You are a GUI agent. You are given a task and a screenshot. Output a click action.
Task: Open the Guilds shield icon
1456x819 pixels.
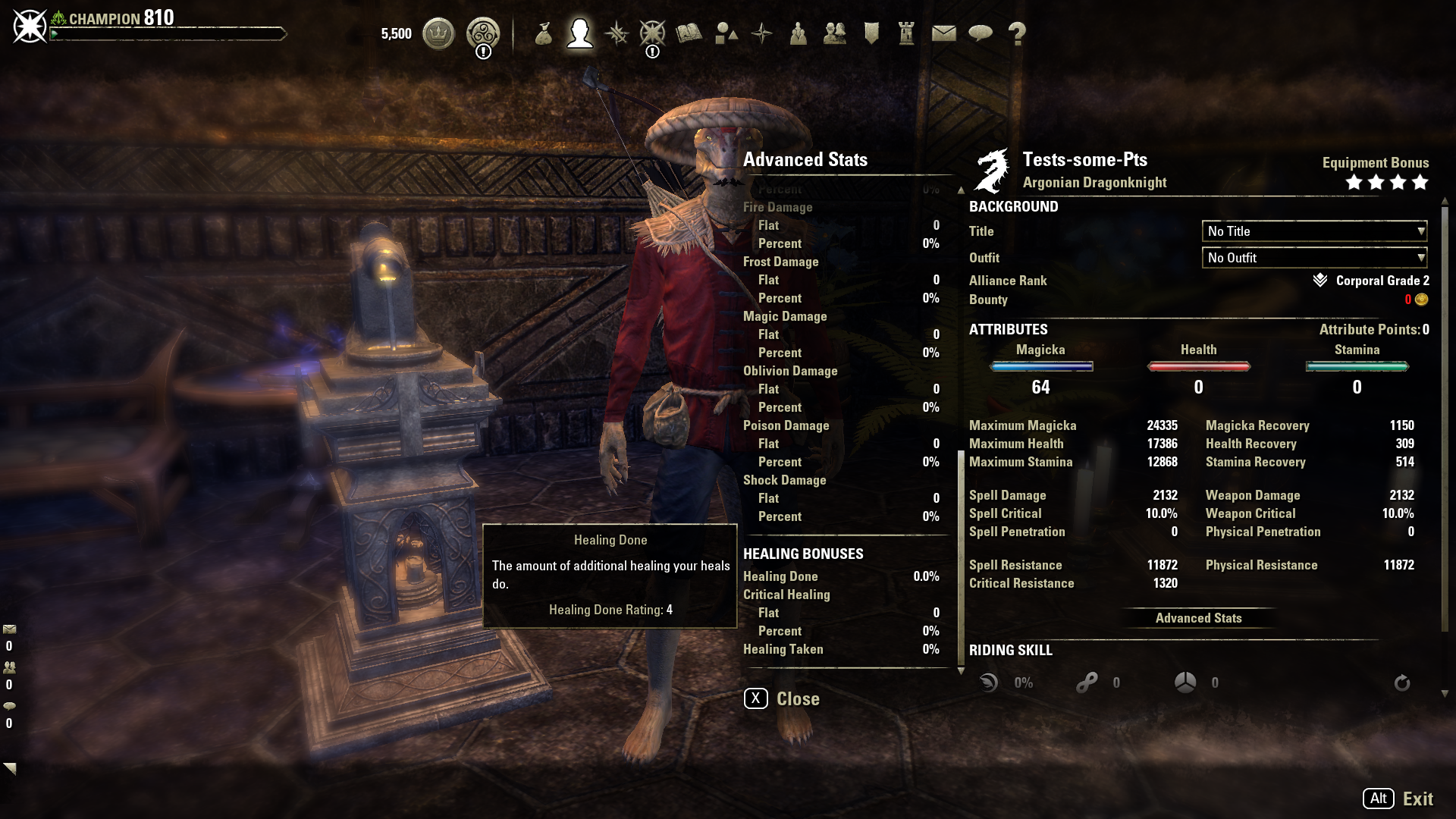(x=871, y=33)
